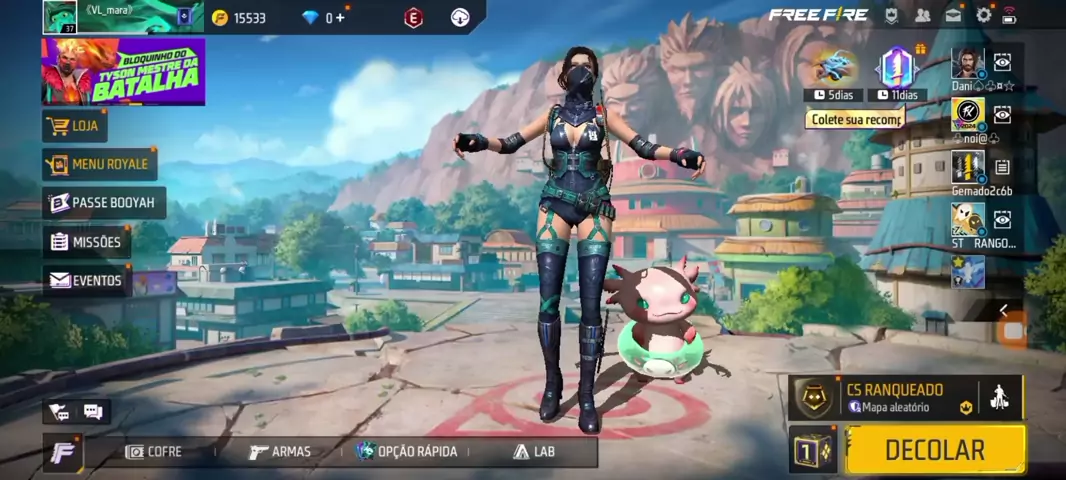Start the match with the DECOLAR button

(935, 449)
